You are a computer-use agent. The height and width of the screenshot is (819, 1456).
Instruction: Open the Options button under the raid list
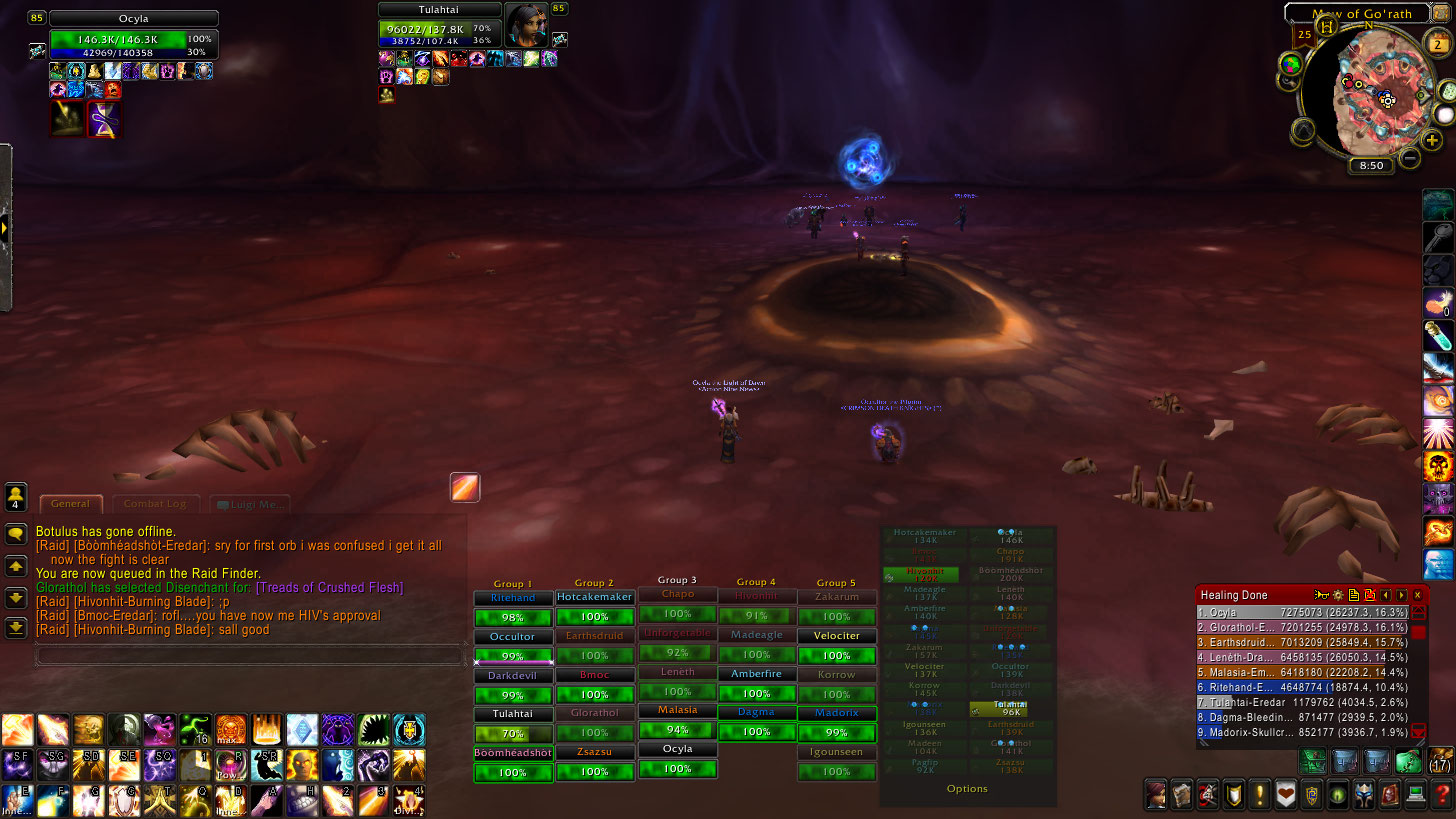[967, 788]
